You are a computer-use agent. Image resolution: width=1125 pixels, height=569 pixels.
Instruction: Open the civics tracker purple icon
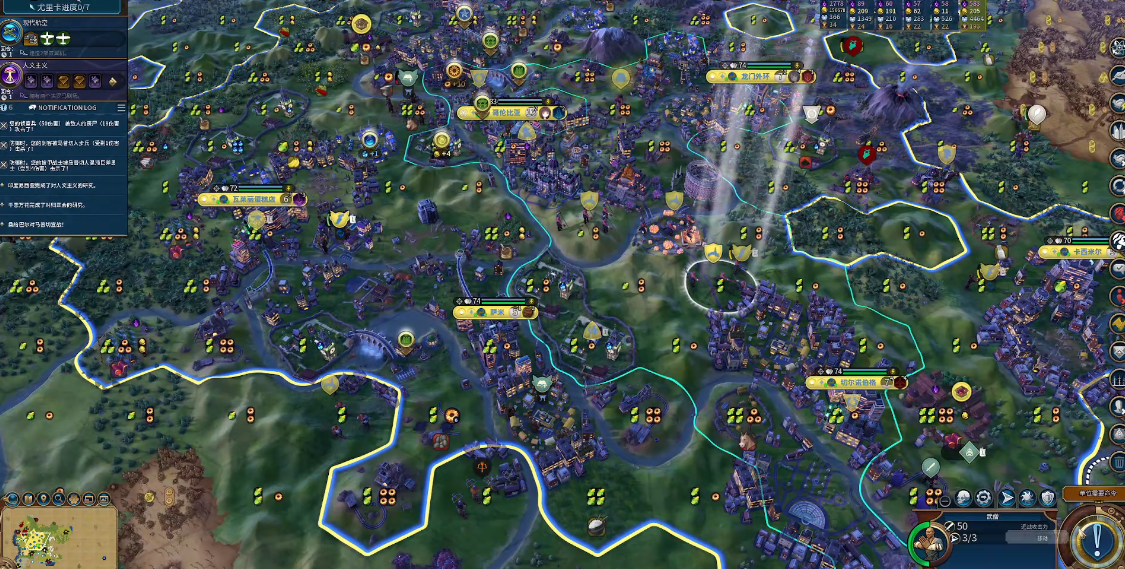coord(13,75)
